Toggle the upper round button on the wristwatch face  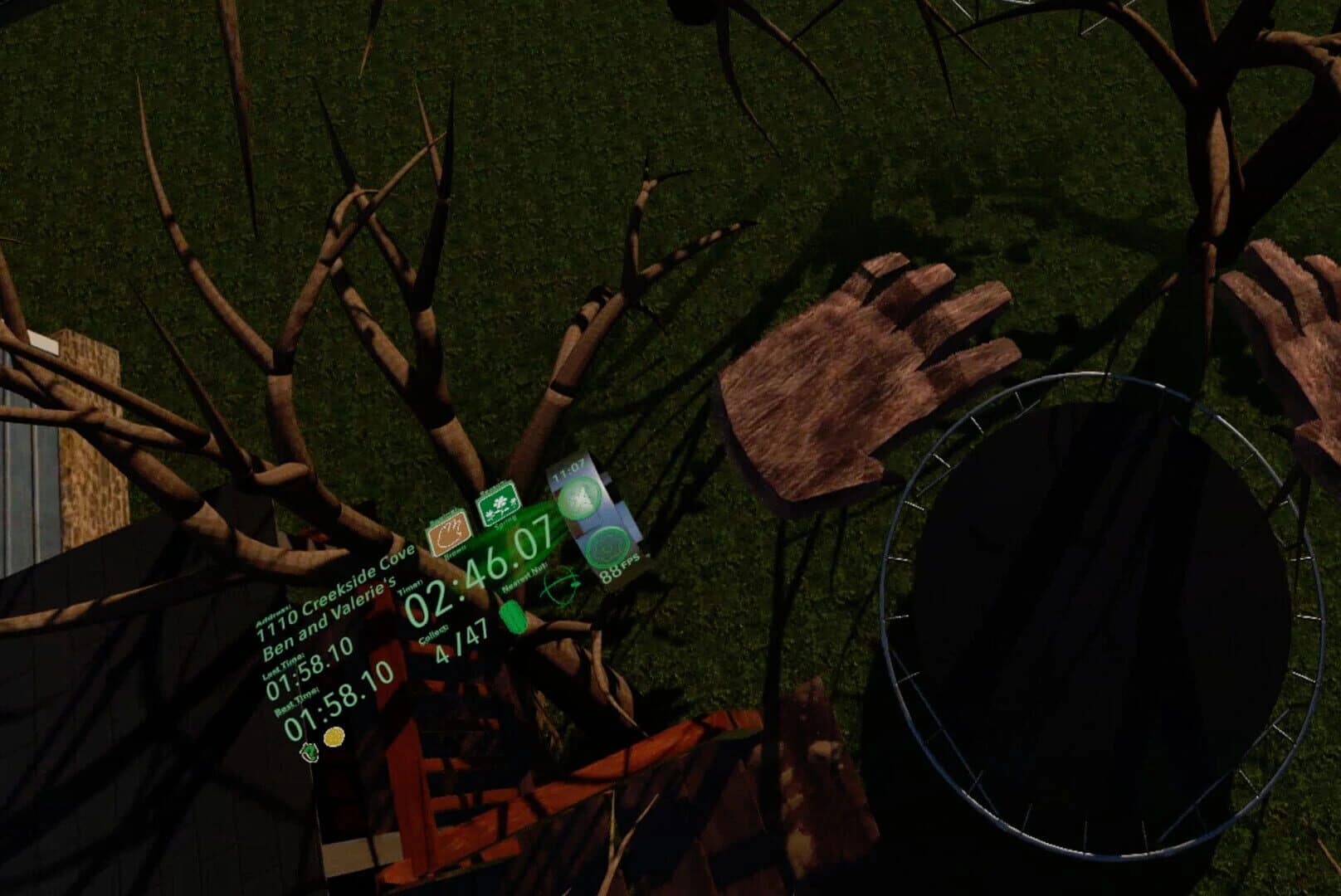579,498
